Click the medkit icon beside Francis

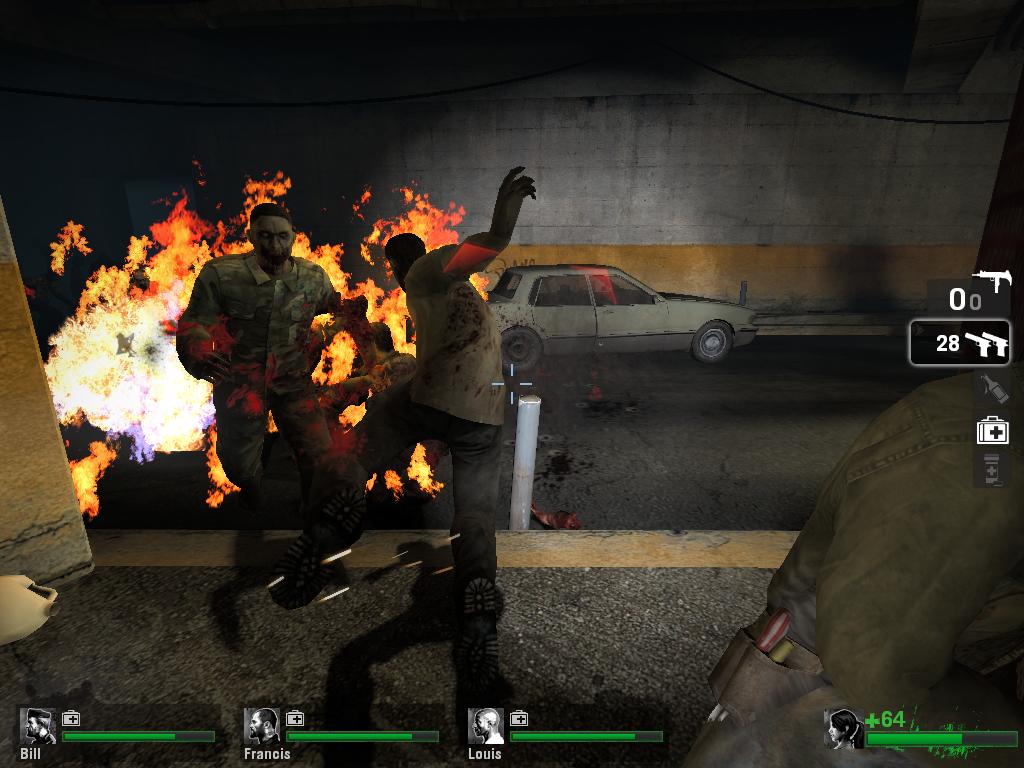(295, 719)
